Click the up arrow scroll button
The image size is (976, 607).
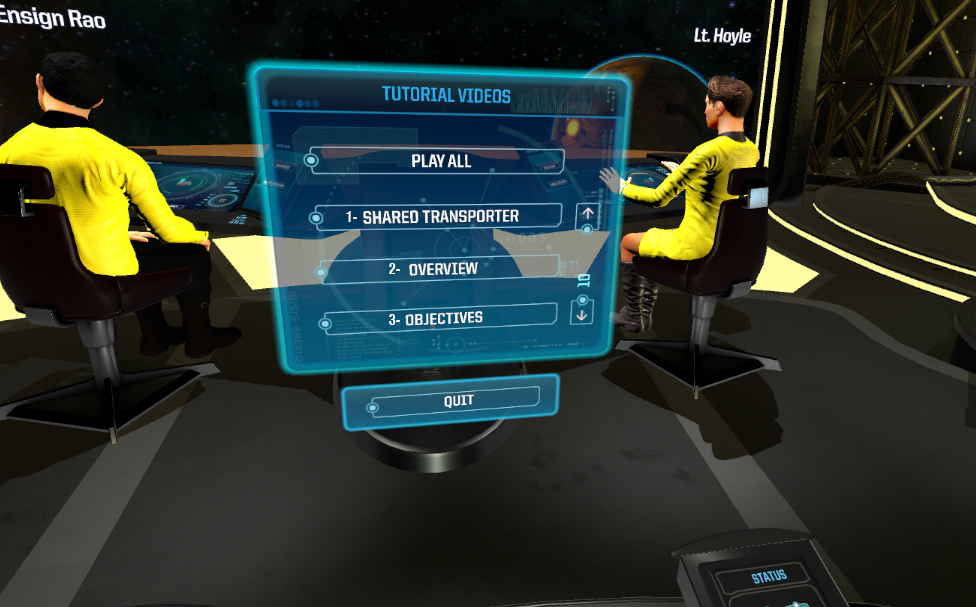[x=587, y=213]
